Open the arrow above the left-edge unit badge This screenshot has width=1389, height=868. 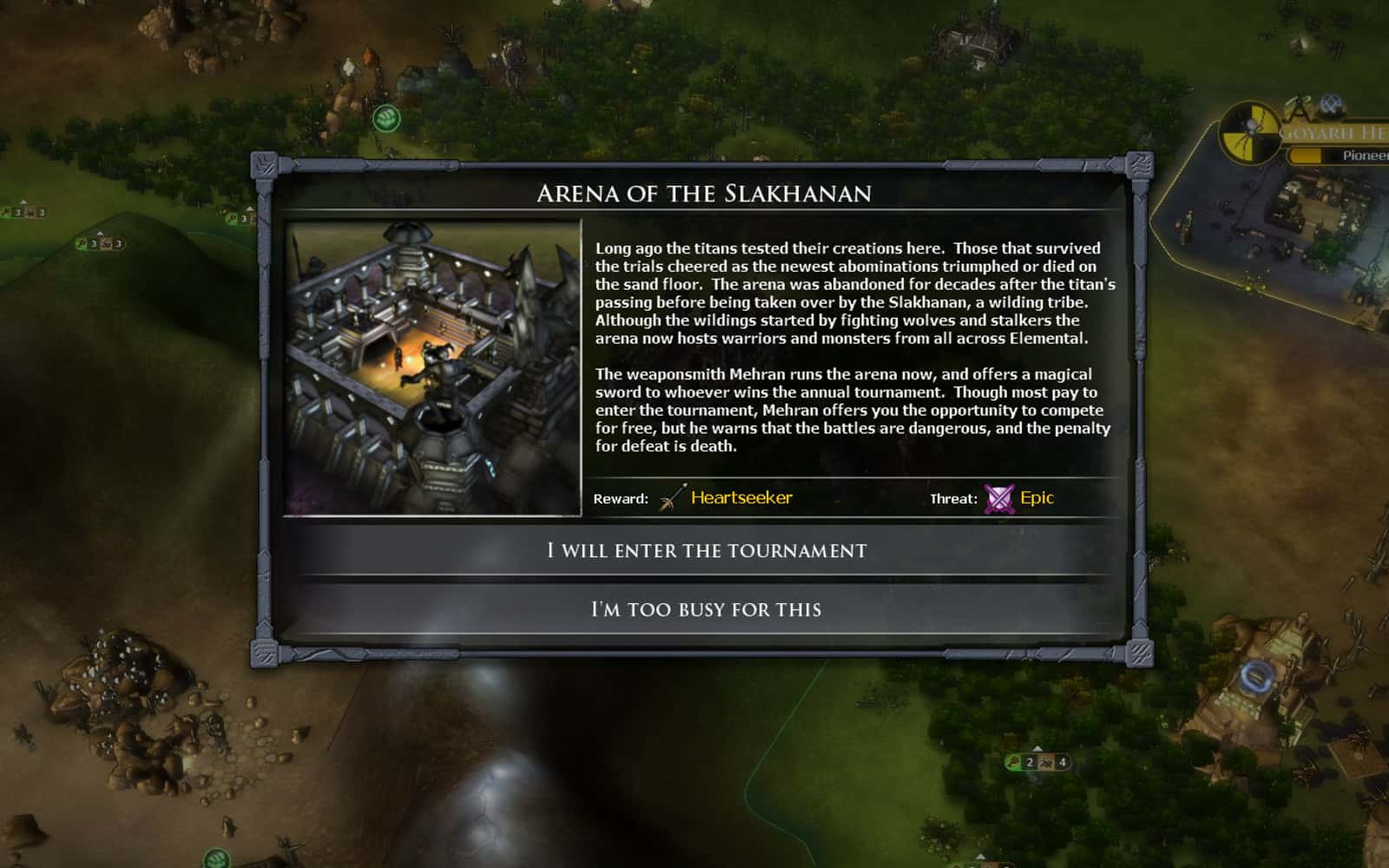point(23,202)
